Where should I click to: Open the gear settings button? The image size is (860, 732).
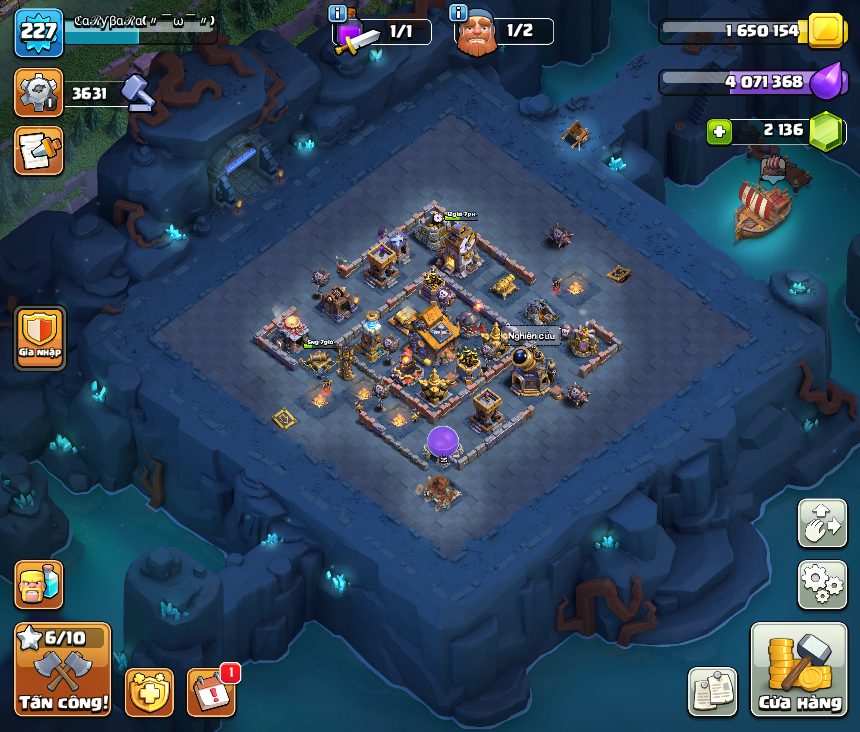tap(821, 584)
